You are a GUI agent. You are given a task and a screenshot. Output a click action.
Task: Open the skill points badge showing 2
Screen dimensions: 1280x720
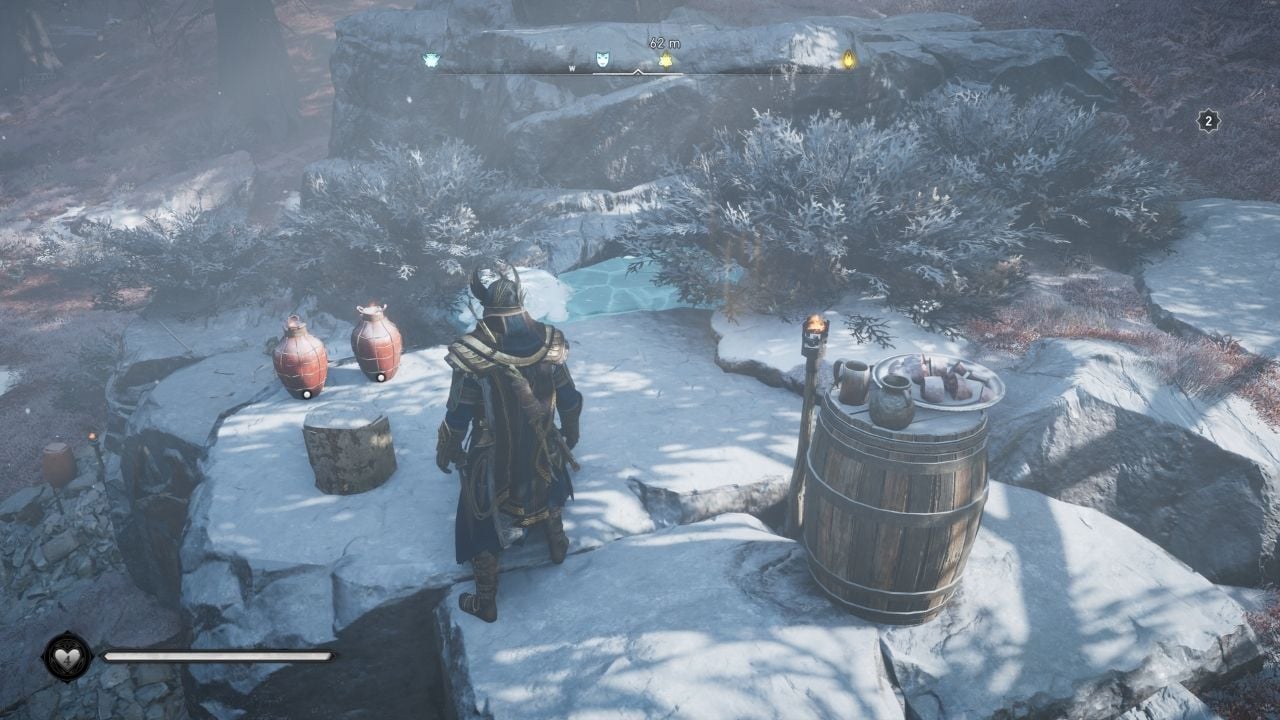[x=1208, y=121]
